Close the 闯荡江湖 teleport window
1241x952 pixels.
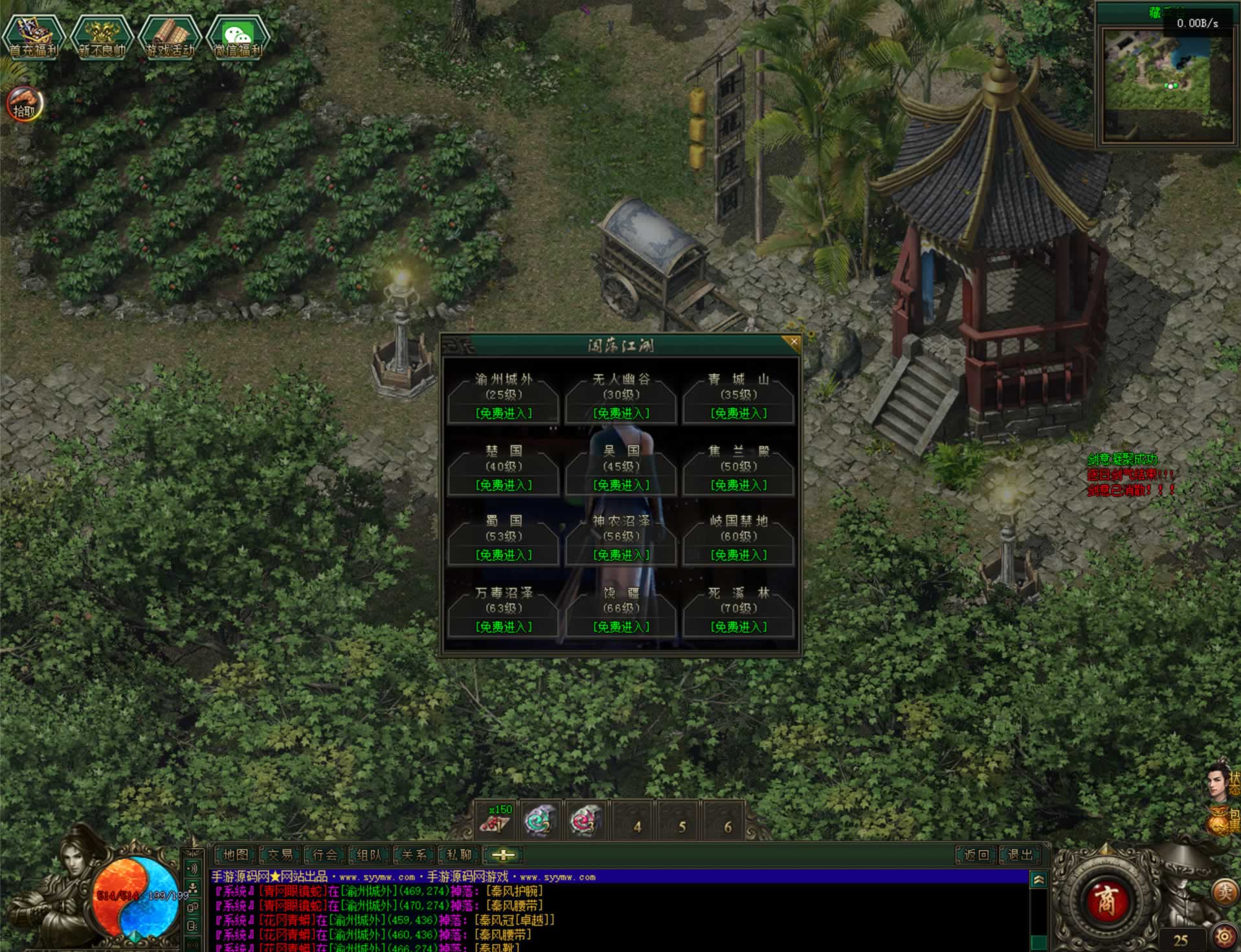(794, 342)
